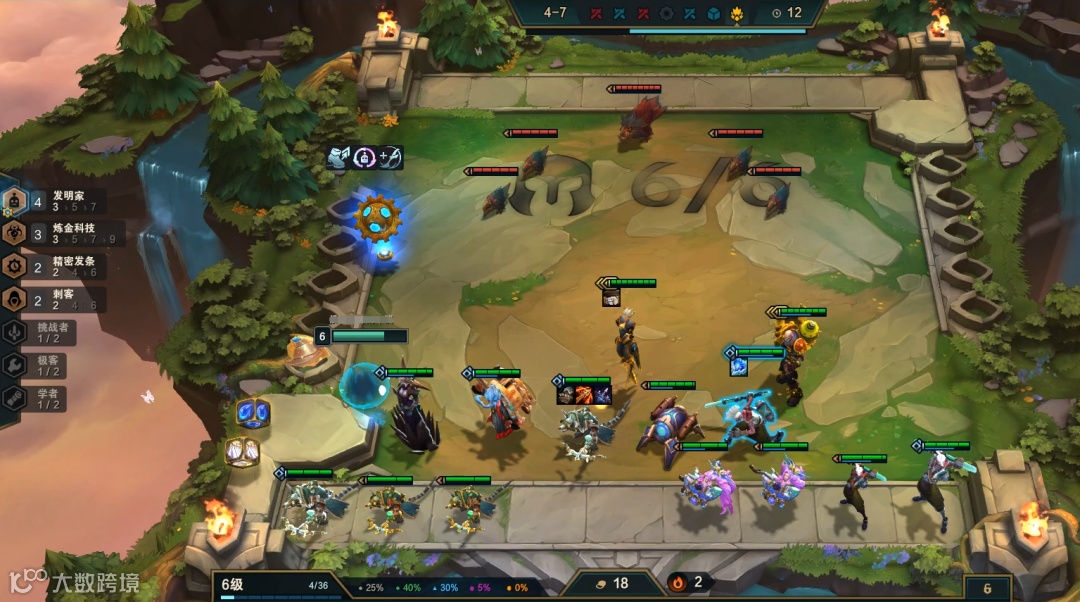Viewport: 1080px width, 602px height.
Task: Click the flame win-streak indicator
Action: [689, 582]
